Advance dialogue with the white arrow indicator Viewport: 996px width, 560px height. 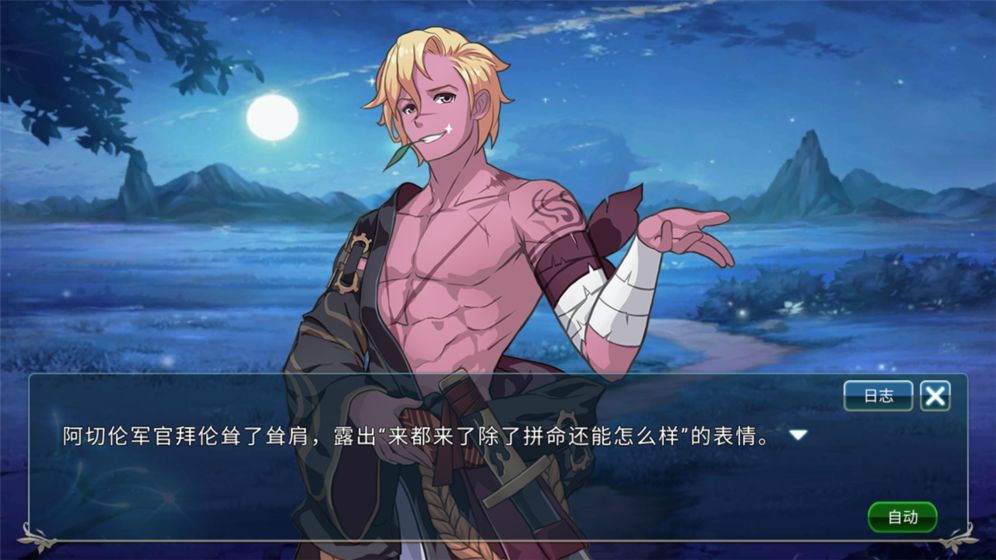pos(798,436)
